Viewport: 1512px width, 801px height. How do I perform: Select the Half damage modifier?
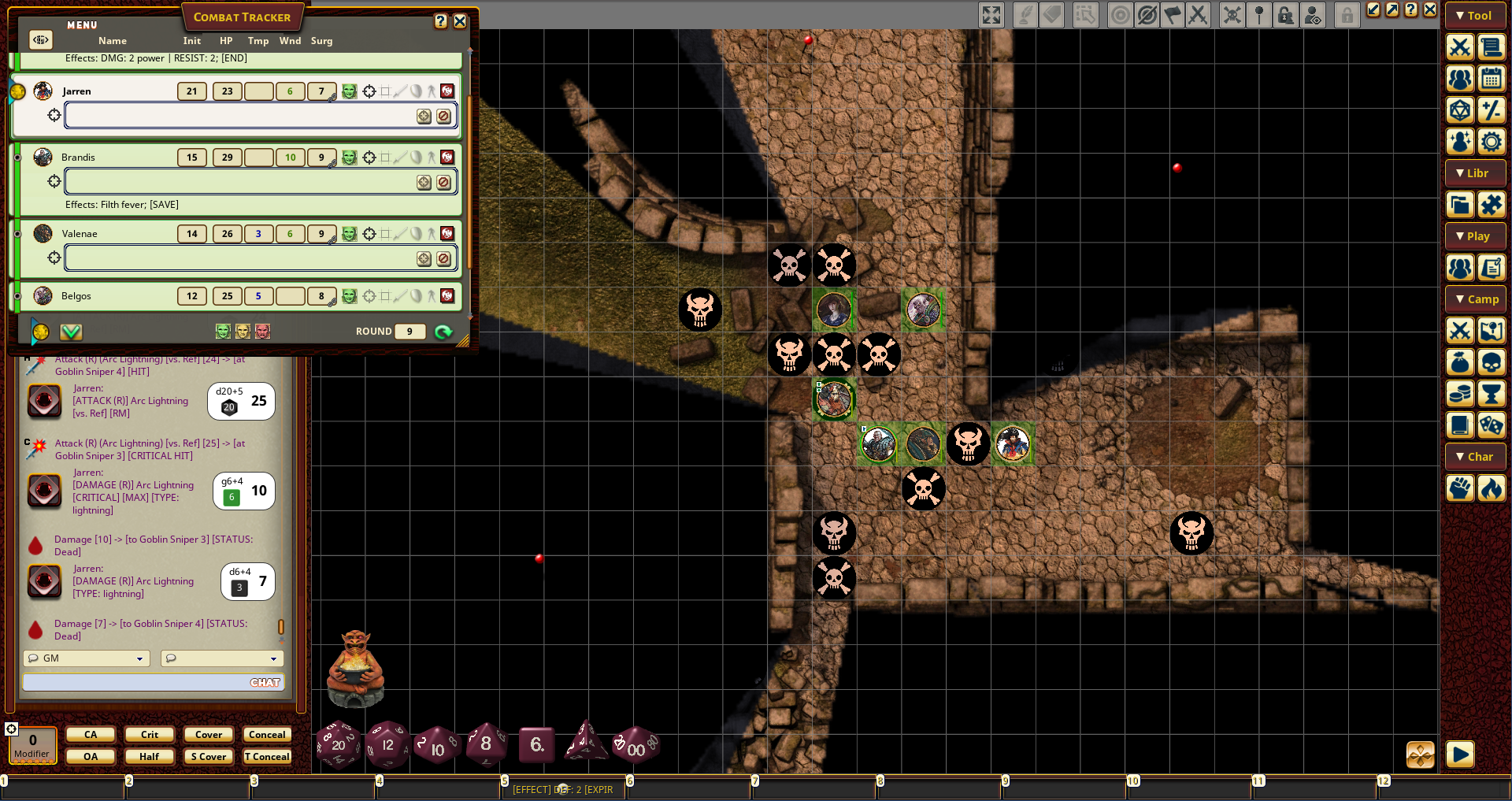[x=150, y=757]
